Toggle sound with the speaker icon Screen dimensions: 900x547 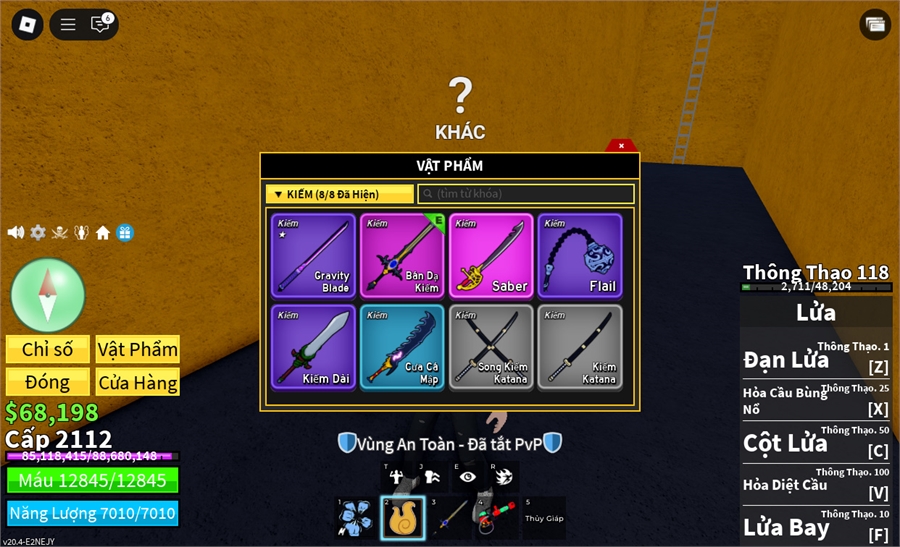16,233
